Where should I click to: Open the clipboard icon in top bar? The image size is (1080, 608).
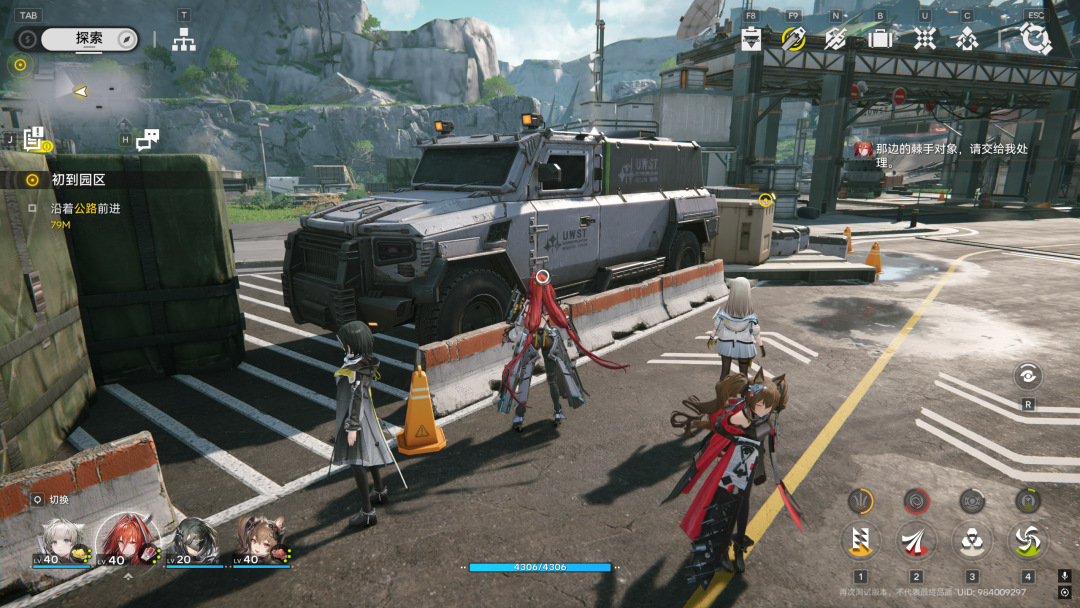click(x=752, y=39)
